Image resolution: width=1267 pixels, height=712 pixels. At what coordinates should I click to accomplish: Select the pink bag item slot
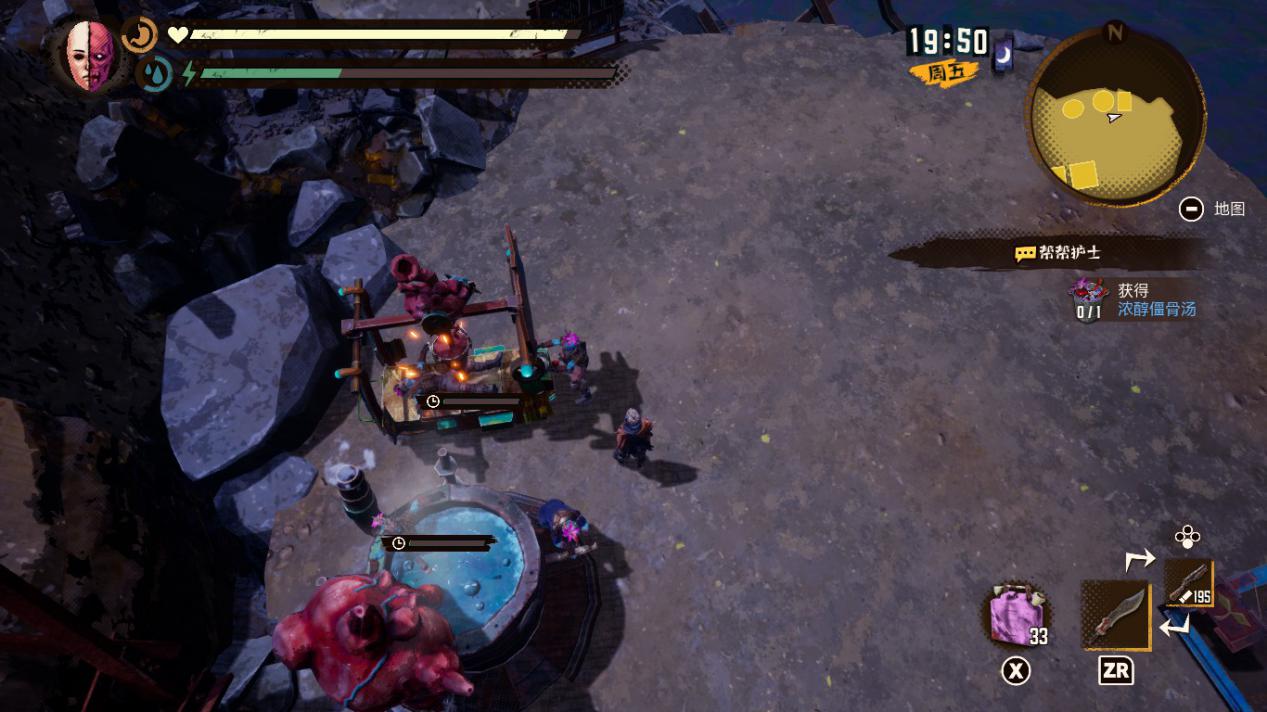click(1016, 616)
